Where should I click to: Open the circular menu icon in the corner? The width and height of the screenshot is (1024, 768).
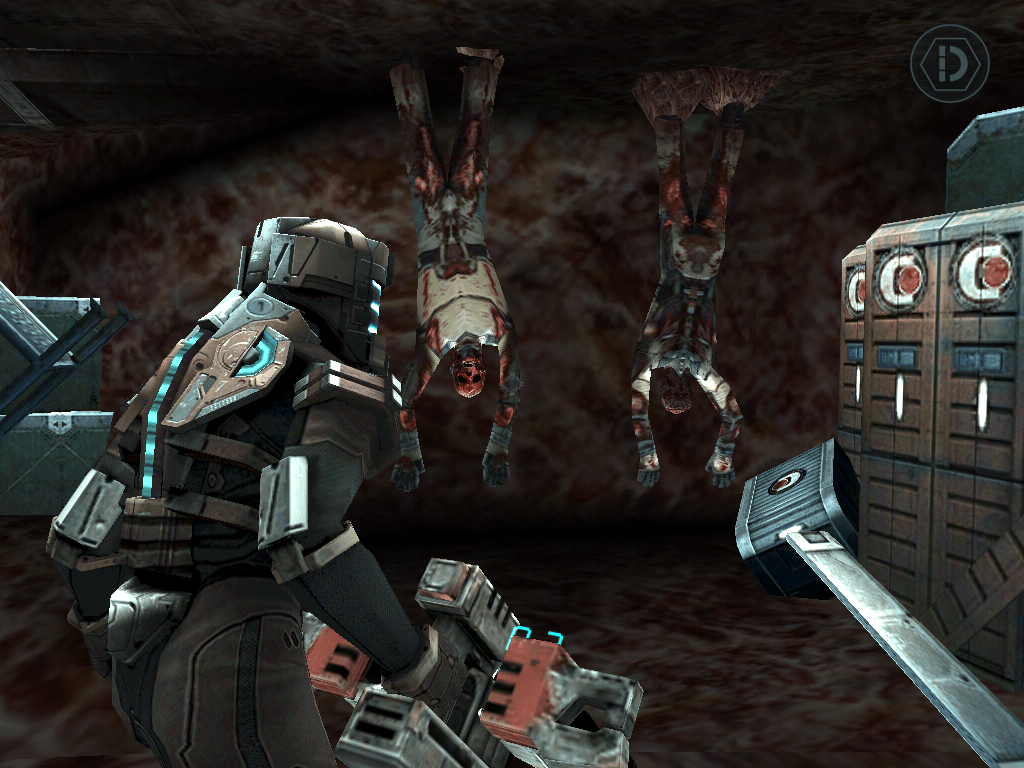pyautogui.click(x=949, y=63)
